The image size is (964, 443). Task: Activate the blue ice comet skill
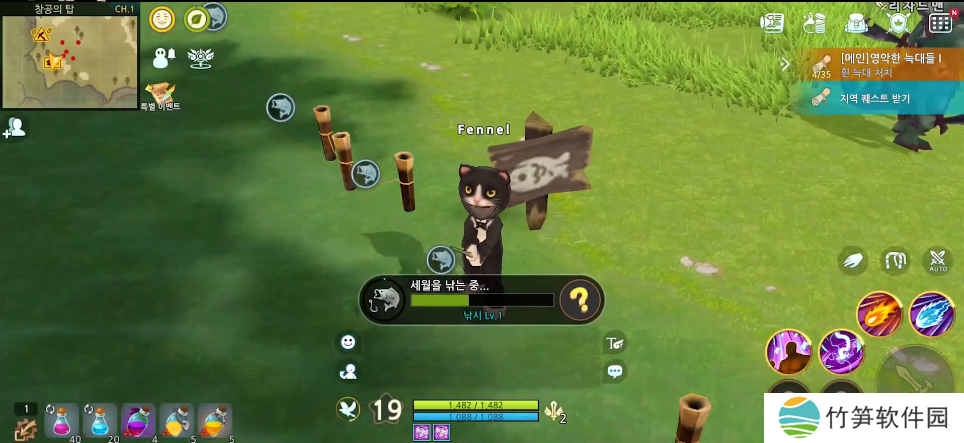click(932, 313)
